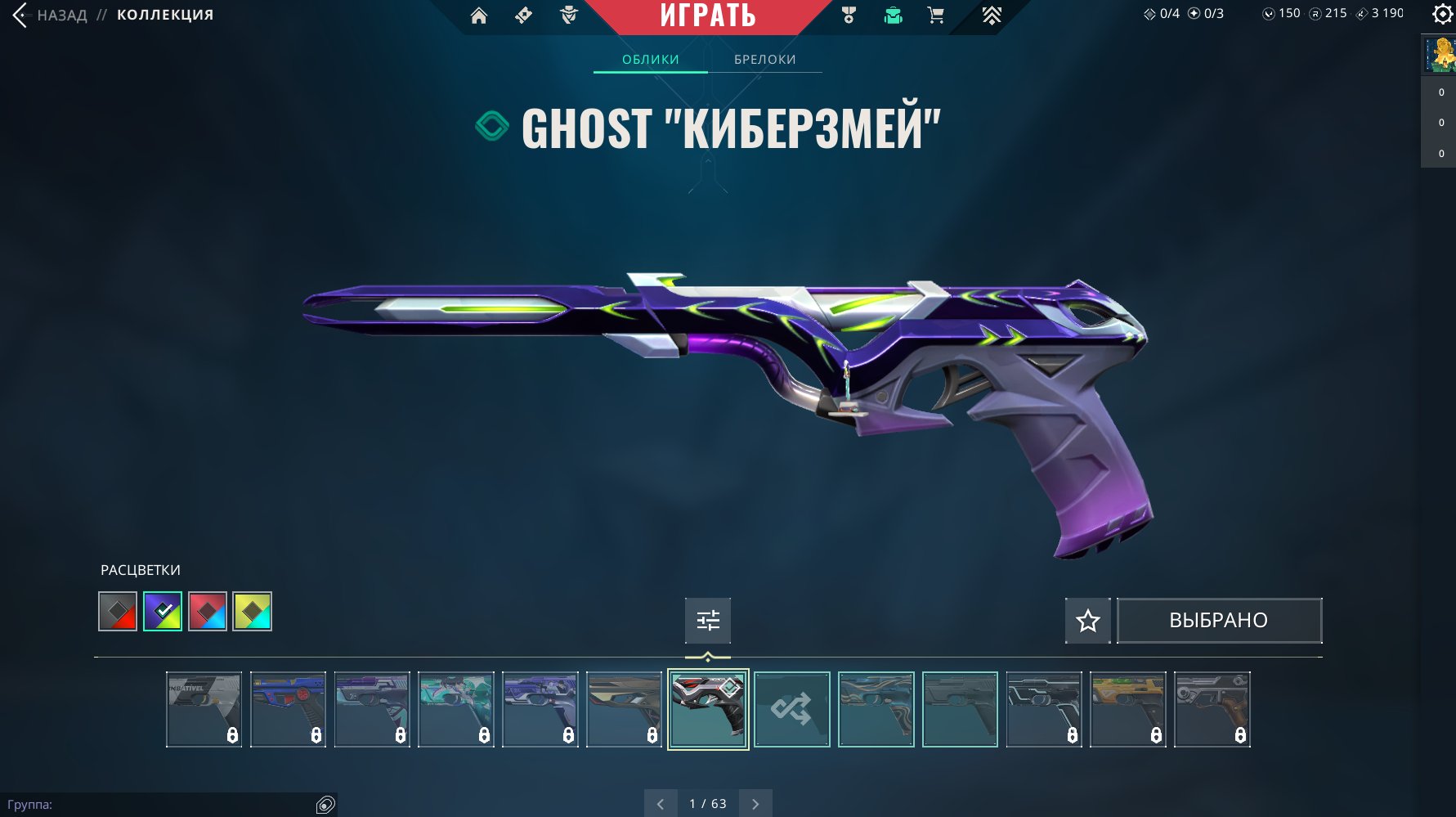Pick the red and blue colour variant

(x=208, y=612)
